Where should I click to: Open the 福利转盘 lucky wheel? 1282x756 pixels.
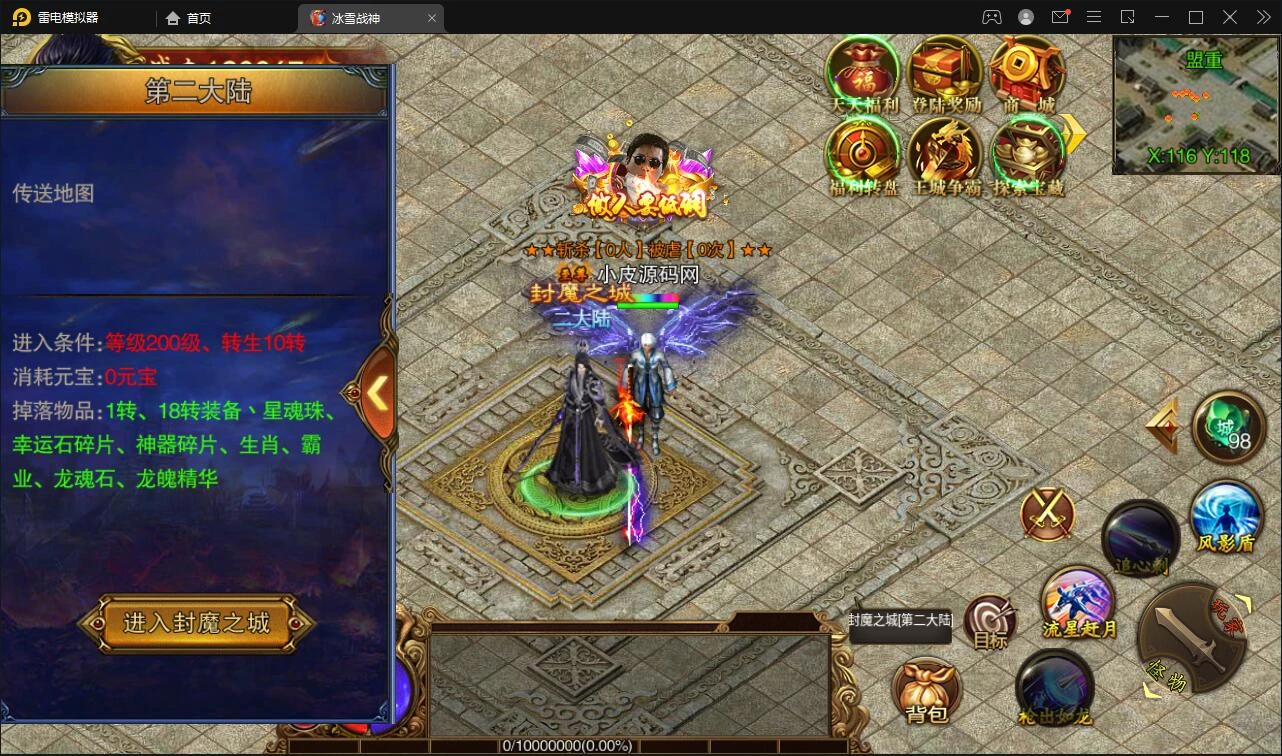coord(863,154)
